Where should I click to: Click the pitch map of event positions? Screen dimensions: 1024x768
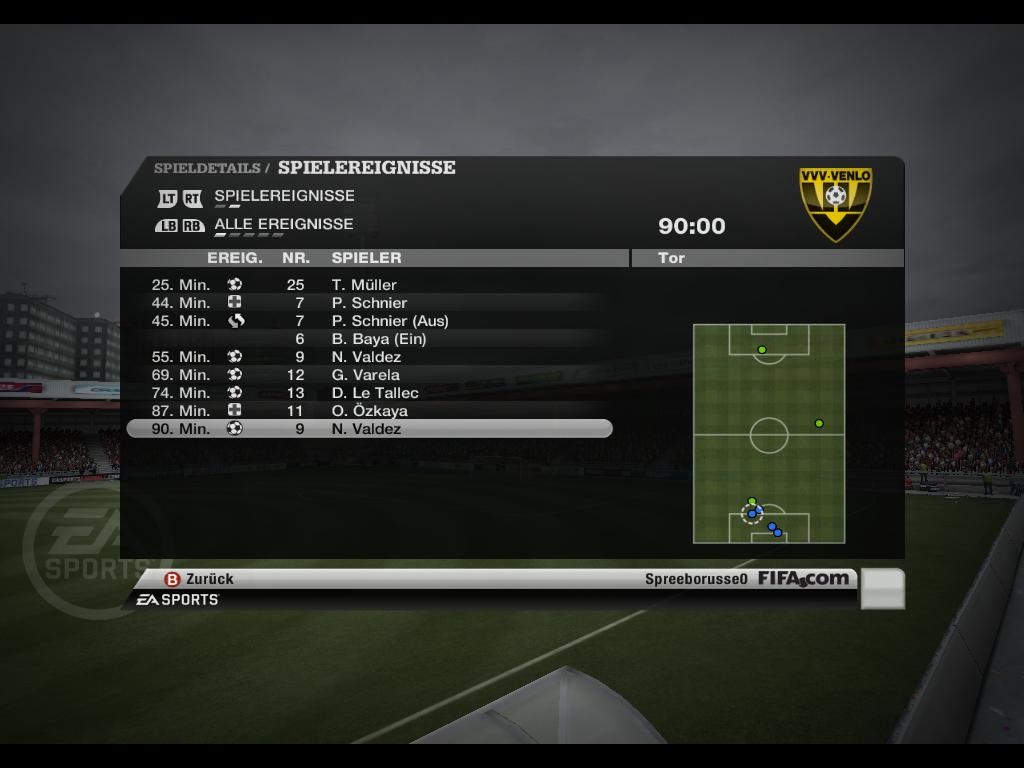(x=768, y=433)
